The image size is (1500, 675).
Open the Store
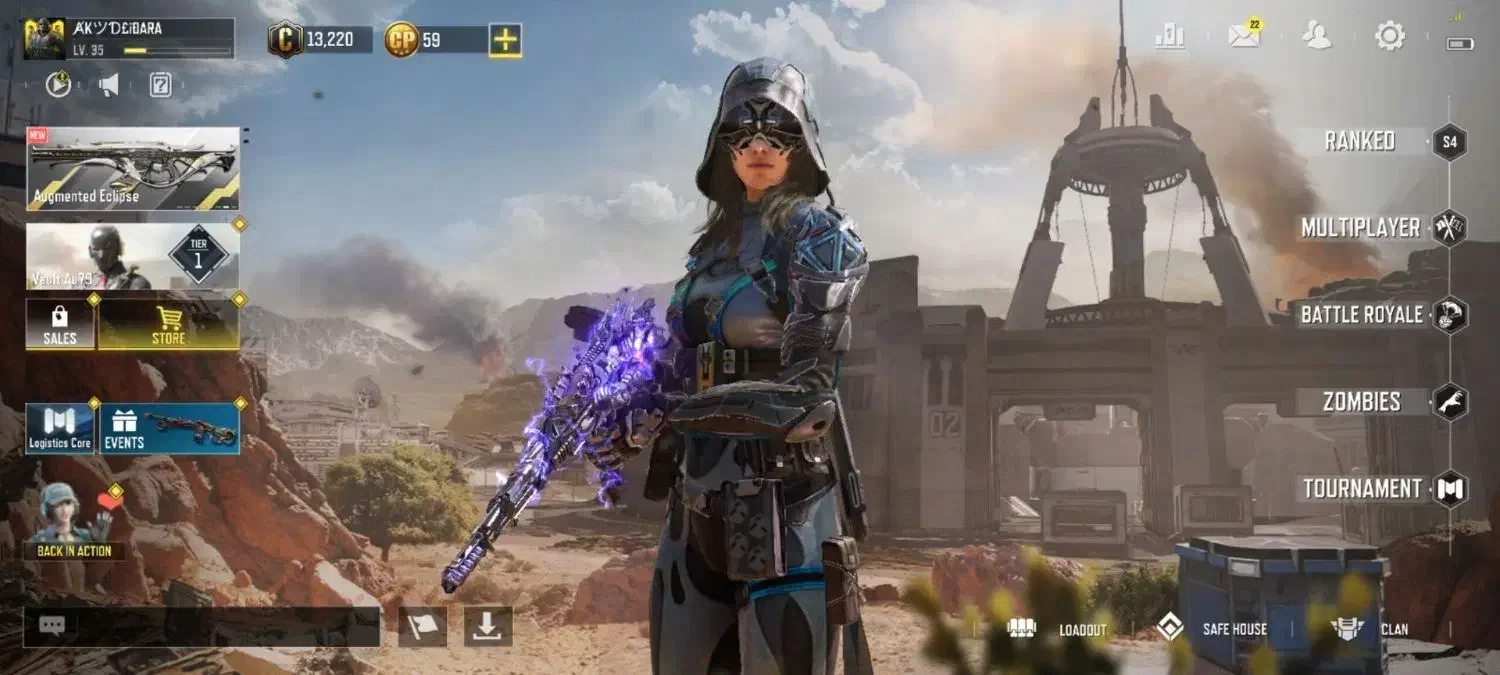pyautogui.click(x=168, y=324)
